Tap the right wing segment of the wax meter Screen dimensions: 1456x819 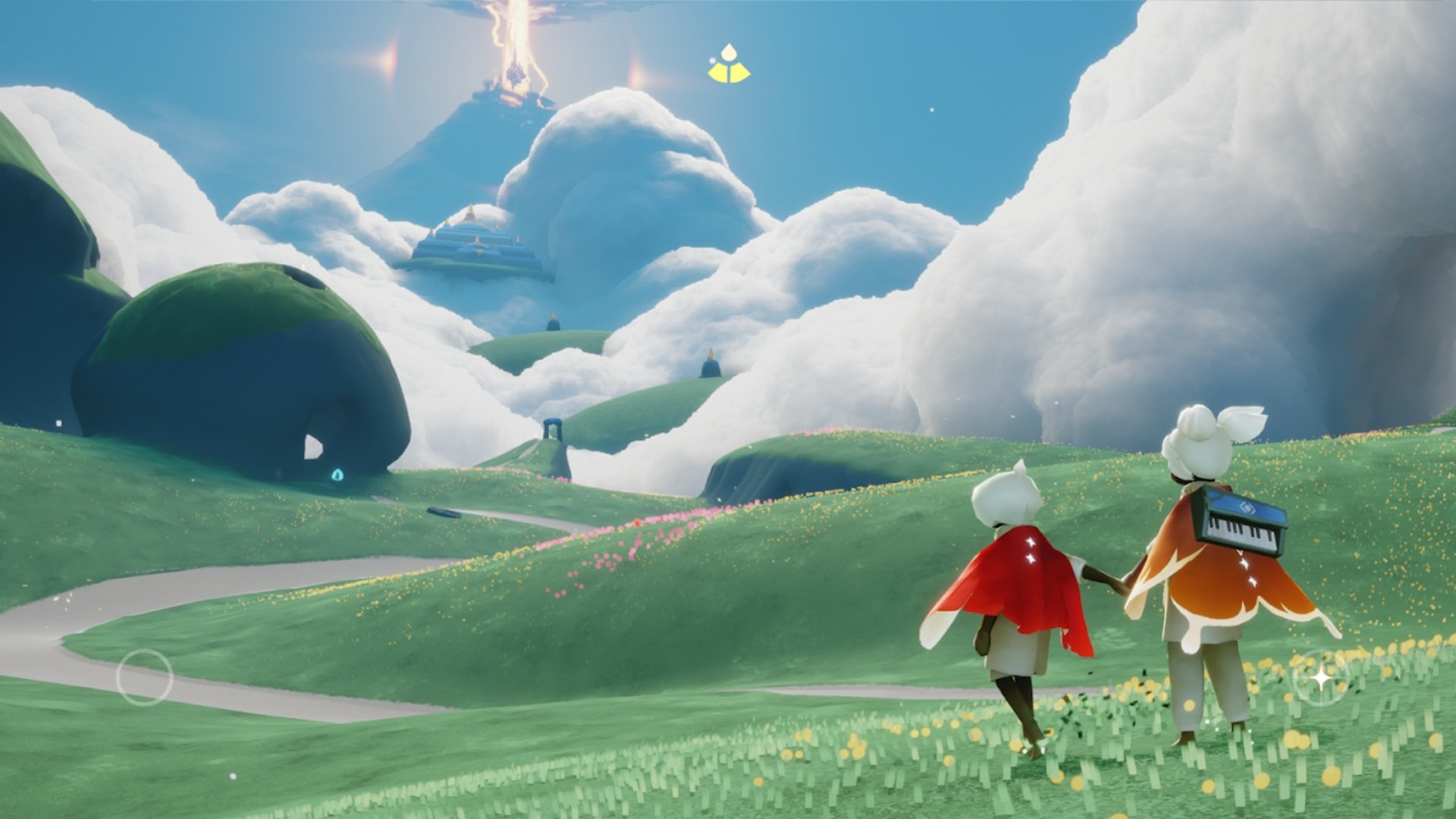[740, 74]
